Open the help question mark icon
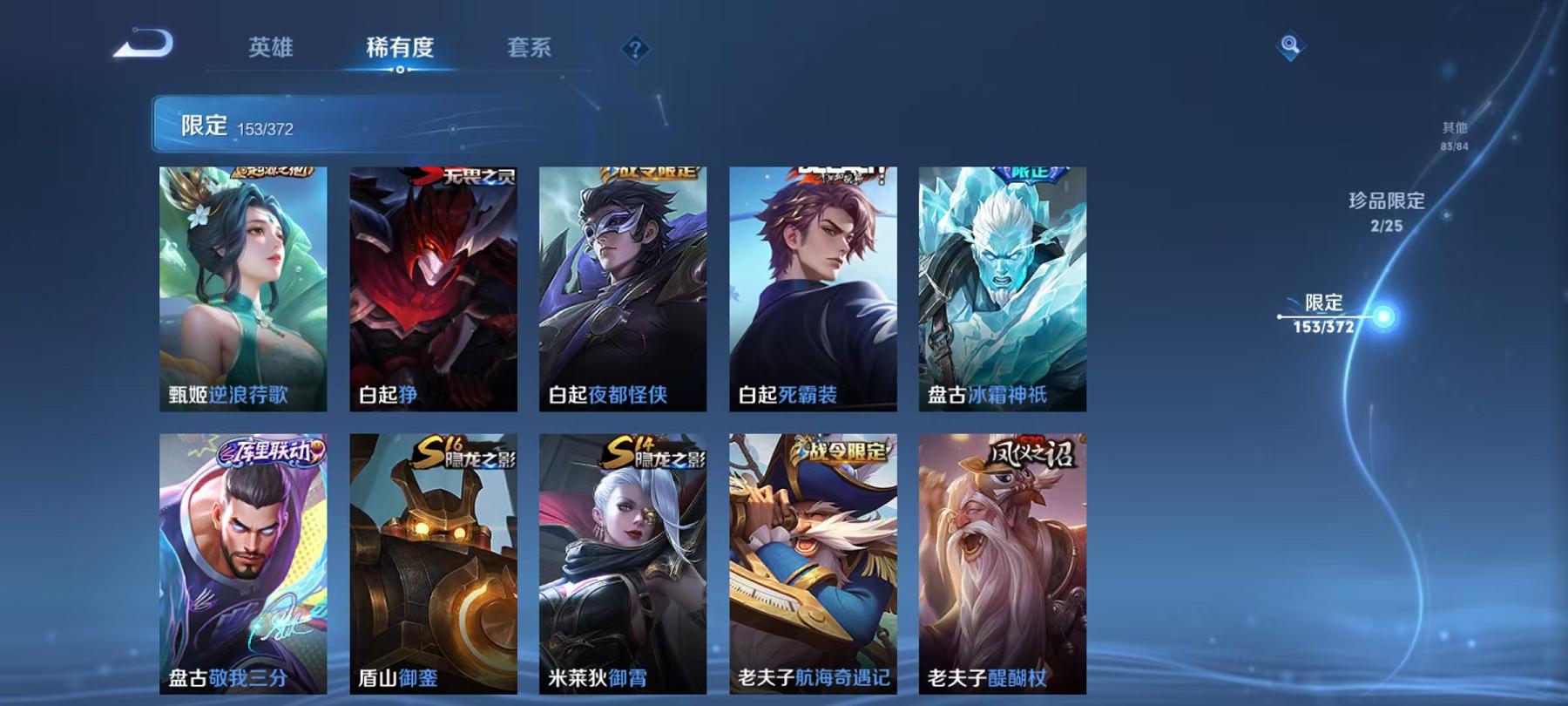Image resolution: width=1568 pixels, height=706 pixels. point(635,49)
